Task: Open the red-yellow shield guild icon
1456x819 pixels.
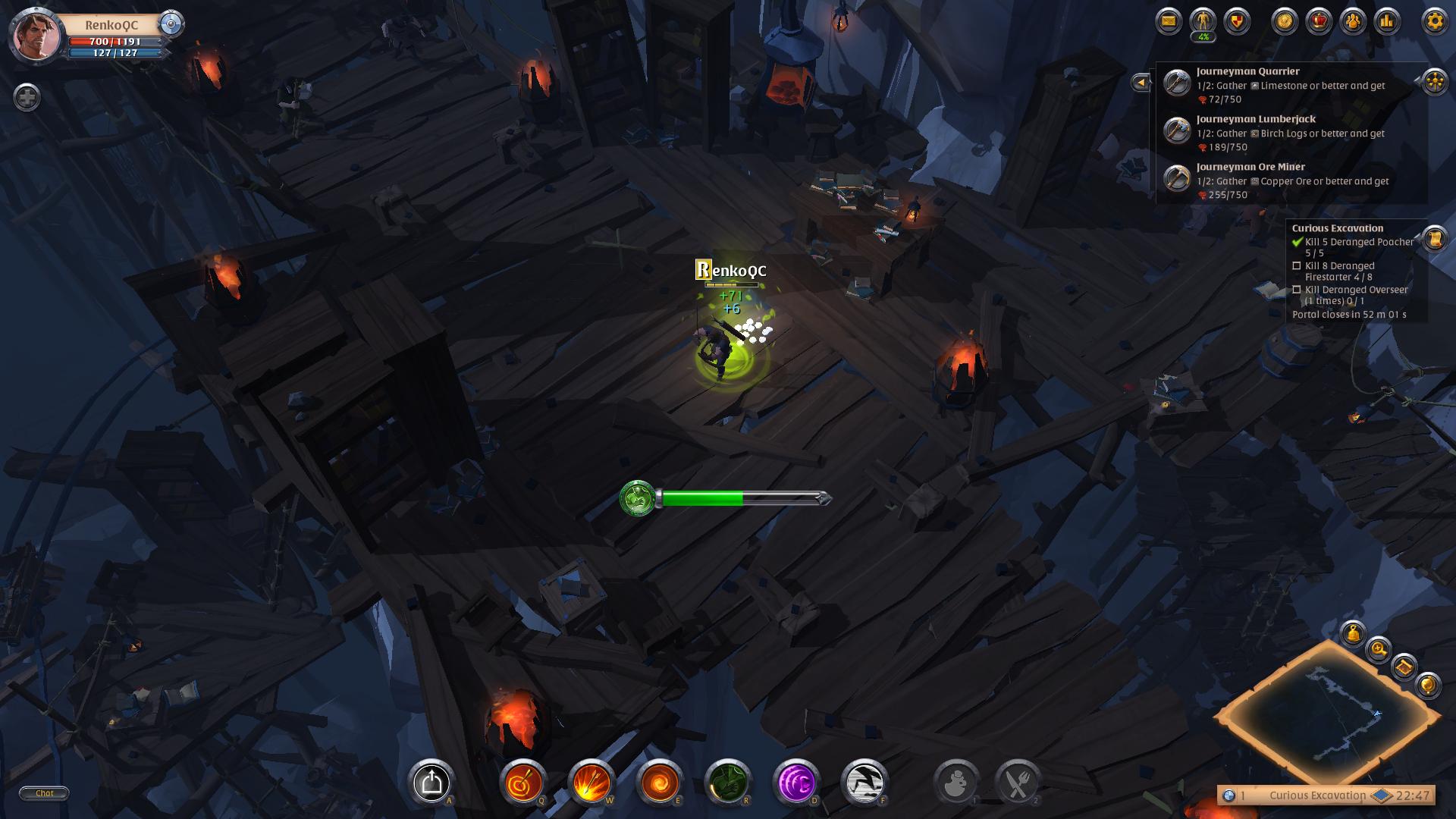Action: 1237,21
